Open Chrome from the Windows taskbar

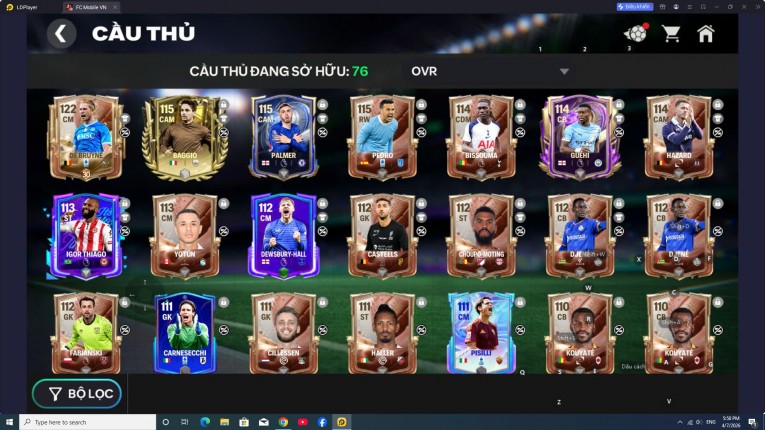(283, 422)
